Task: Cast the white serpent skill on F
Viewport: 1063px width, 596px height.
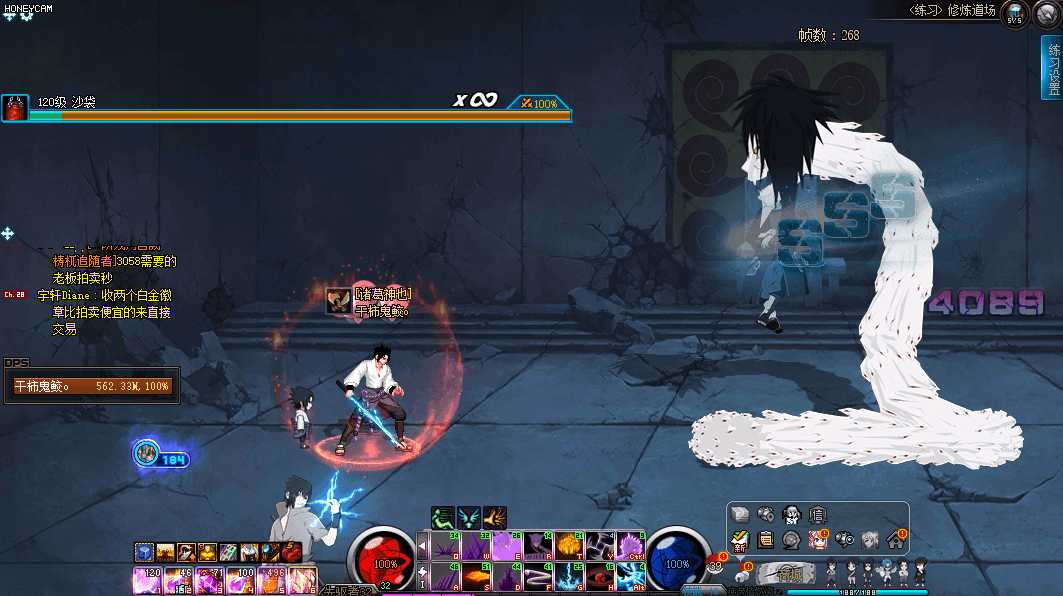Action: (538, 576)
